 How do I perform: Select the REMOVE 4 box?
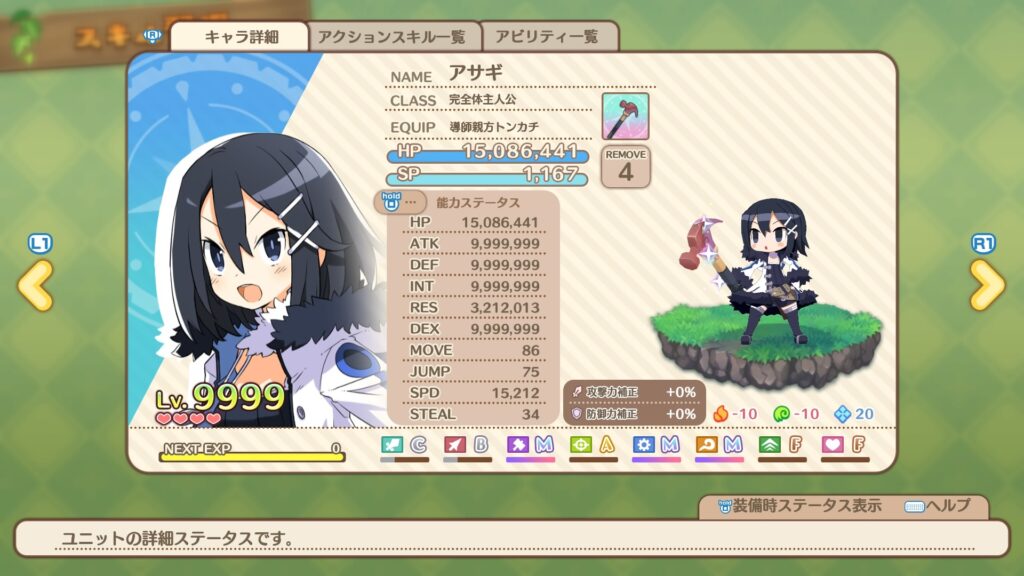tap(626, 166)
